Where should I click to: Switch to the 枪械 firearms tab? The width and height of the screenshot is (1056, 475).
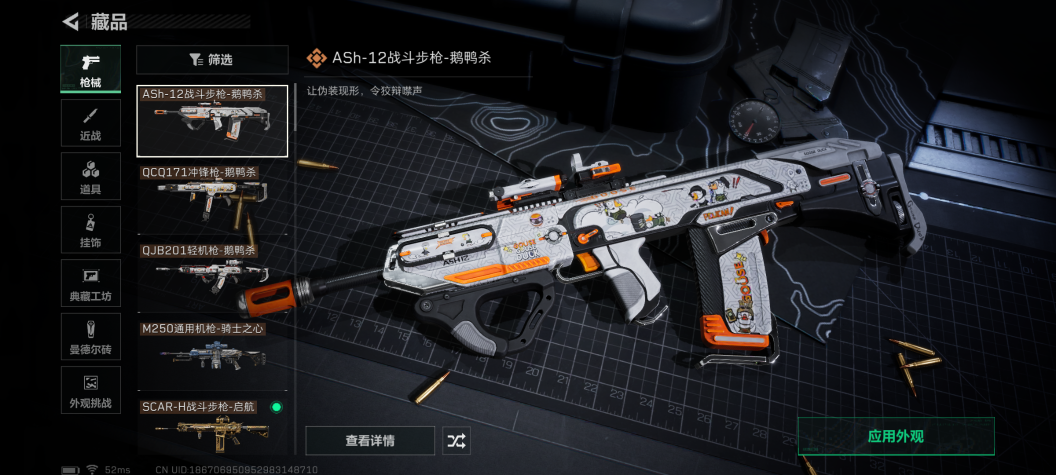(x=90, y=69)
